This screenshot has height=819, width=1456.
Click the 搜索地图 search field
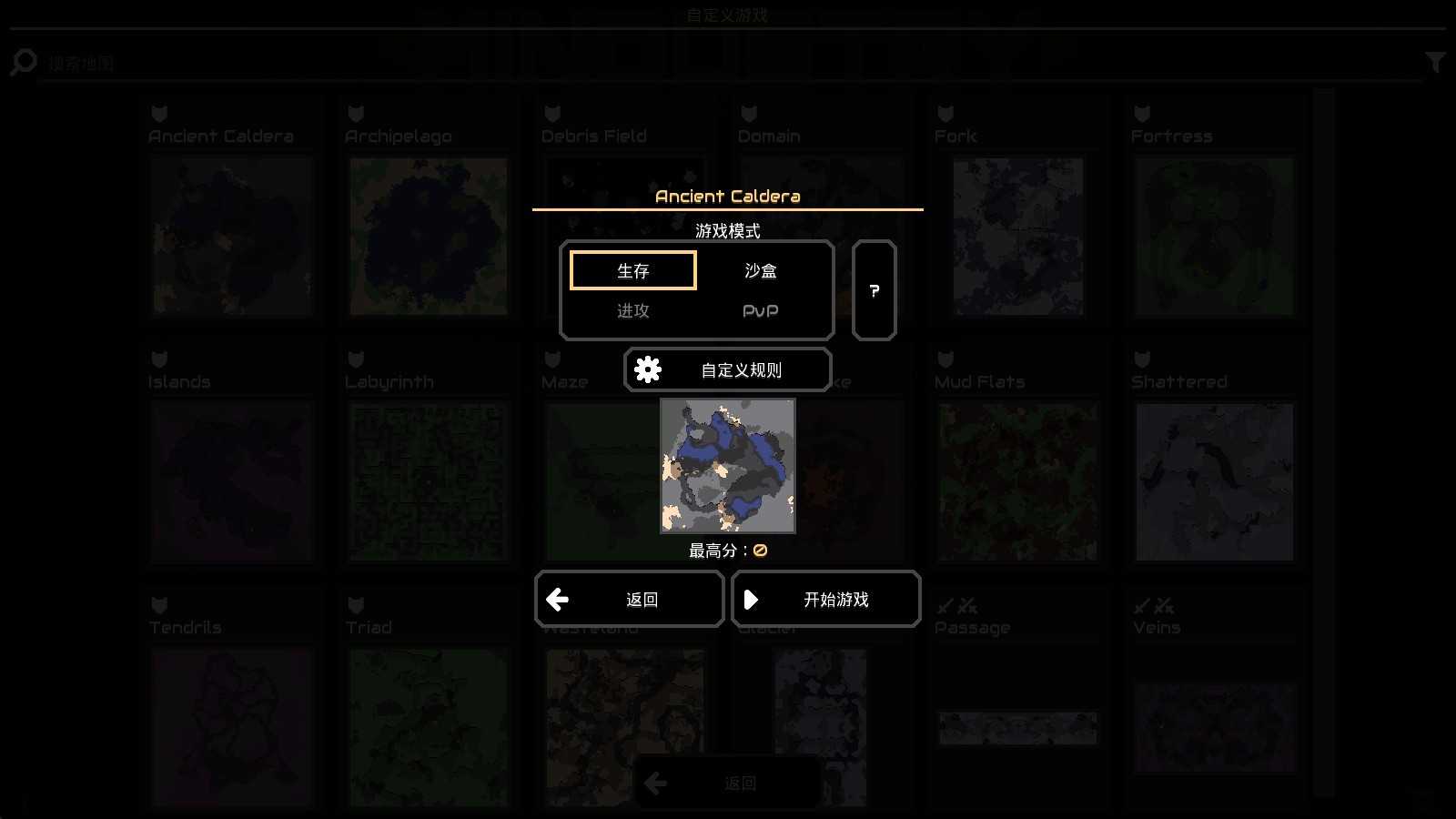point(364,62)
